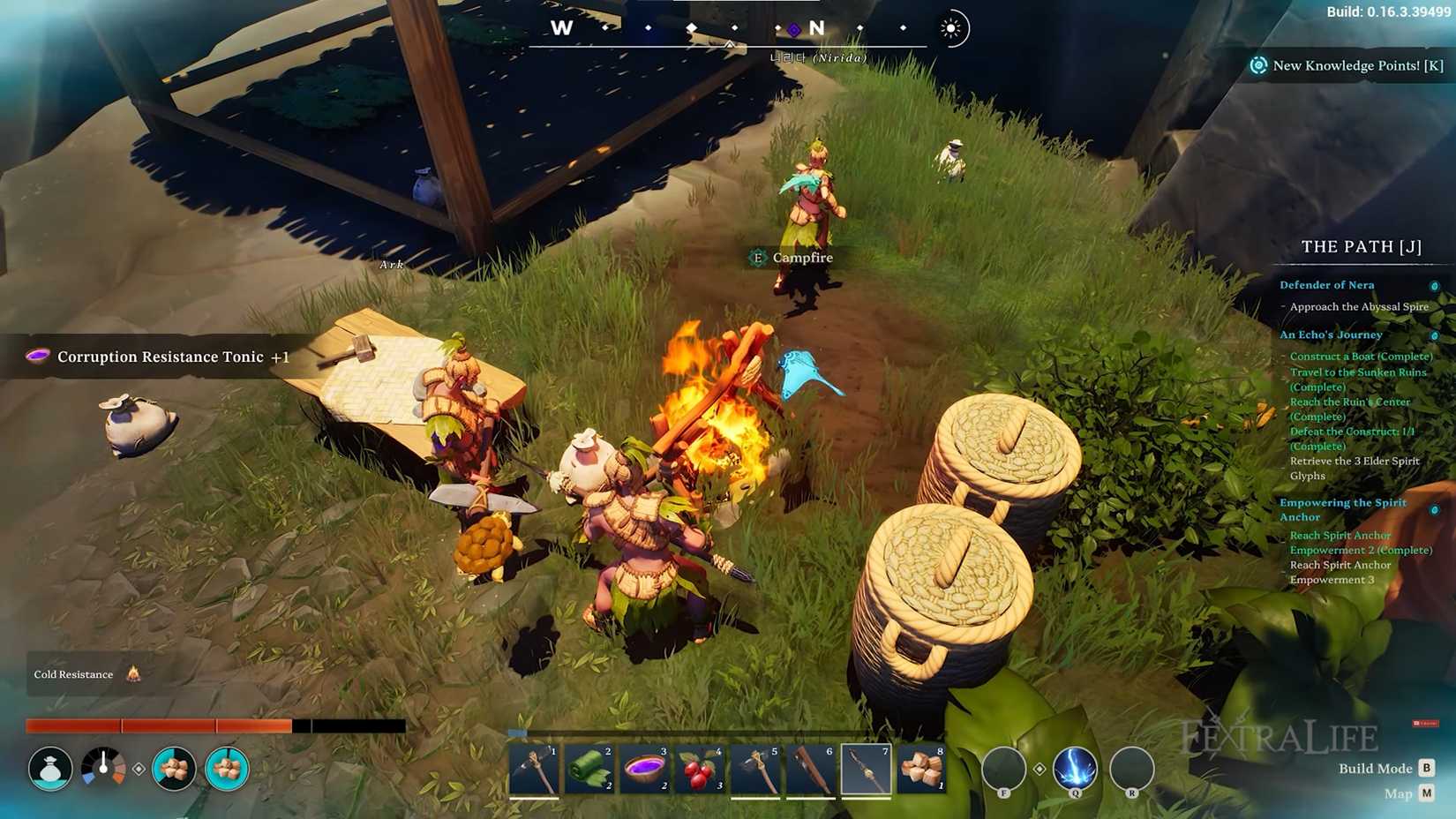The width and height of the screenshot is (1456, 819).
Task: Click the lightning ability icon on Q
Action: click(1074, 770)
